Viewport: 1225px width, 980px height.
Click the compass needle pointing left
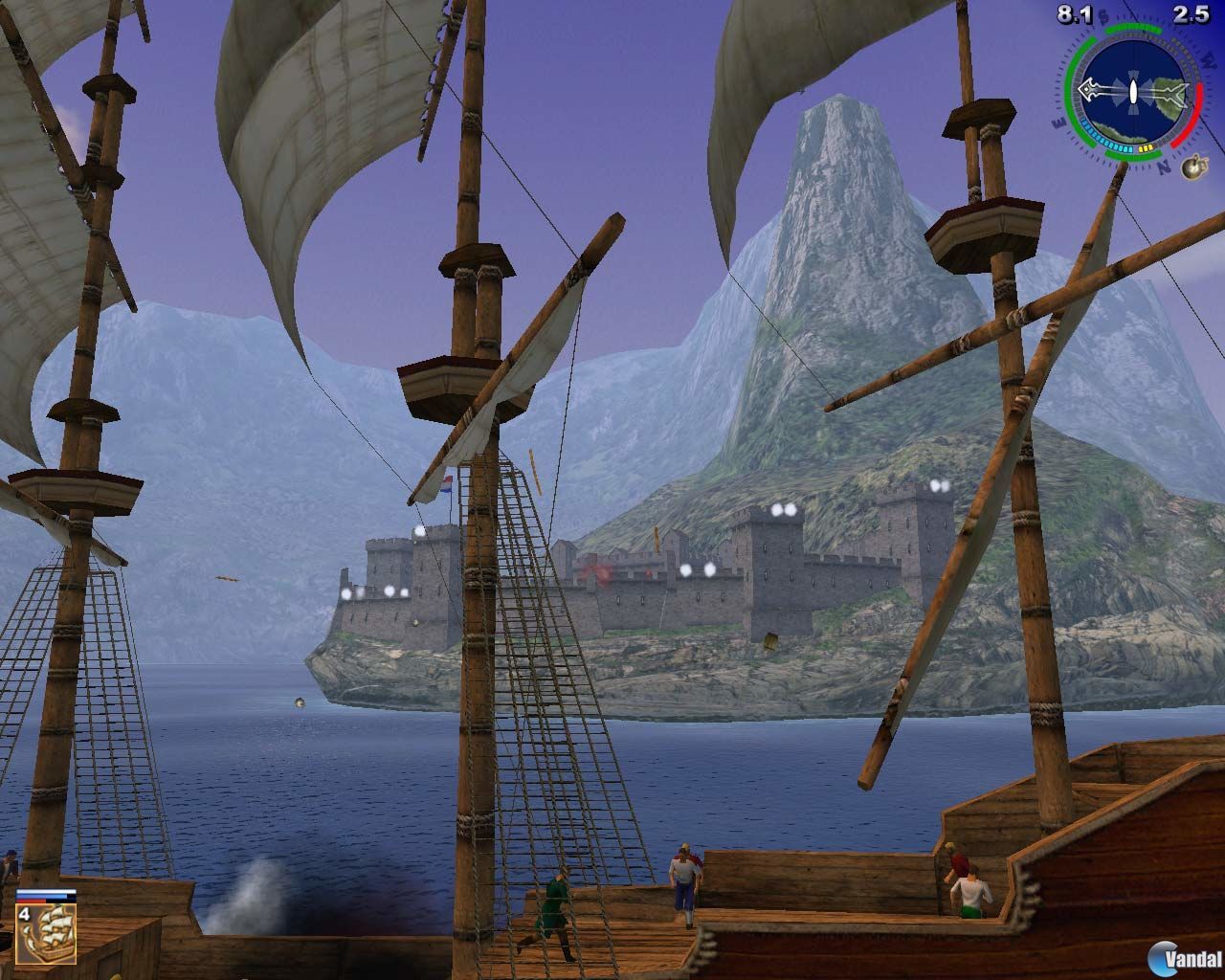click(1088, 90)
